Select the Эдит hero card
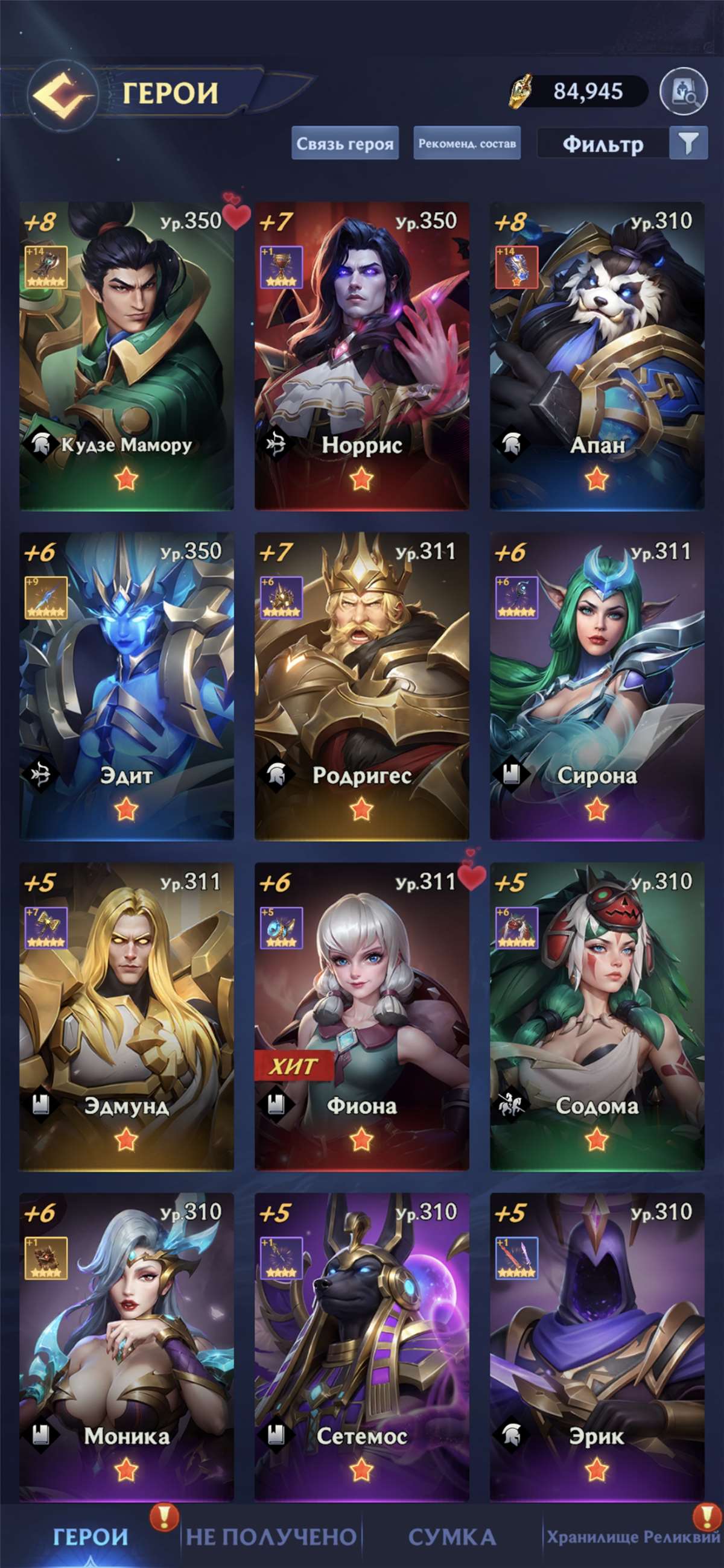 point(127,686)
